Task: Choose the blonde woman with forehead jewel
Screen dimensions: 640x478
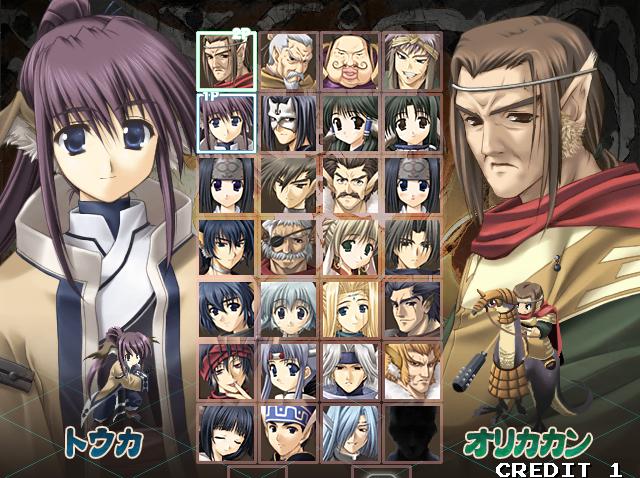Action: pyautogui.click(x=351, y=308)
